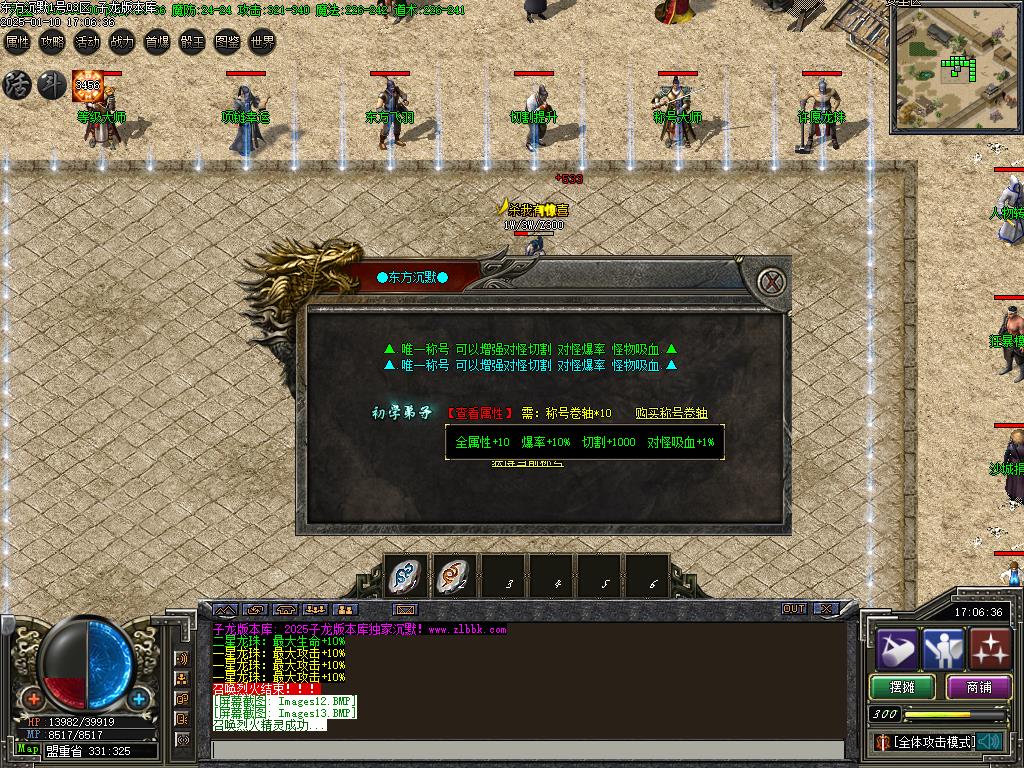
Task: Close the 东方沉默 dialog window
Action: (x=770, y=282)
